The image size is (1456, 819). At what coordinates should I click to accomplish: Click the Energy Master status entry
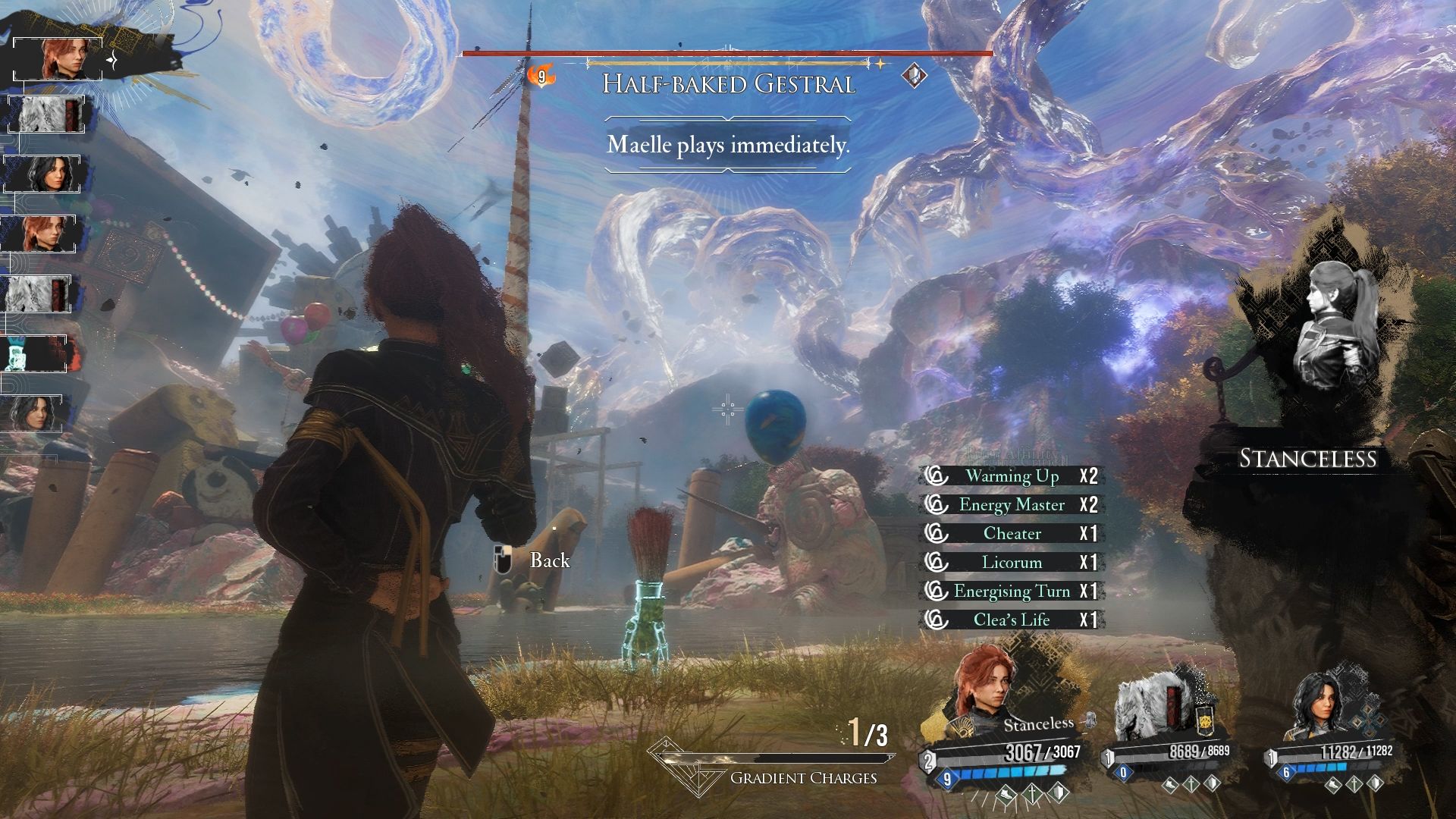[x=1012, y=505]
